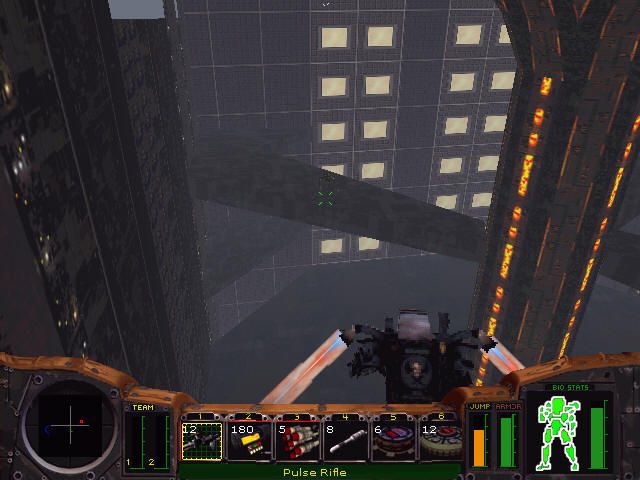
Task: Select the Pulse Rifle in weapon slot 1
Action: [x=202, y=440]
